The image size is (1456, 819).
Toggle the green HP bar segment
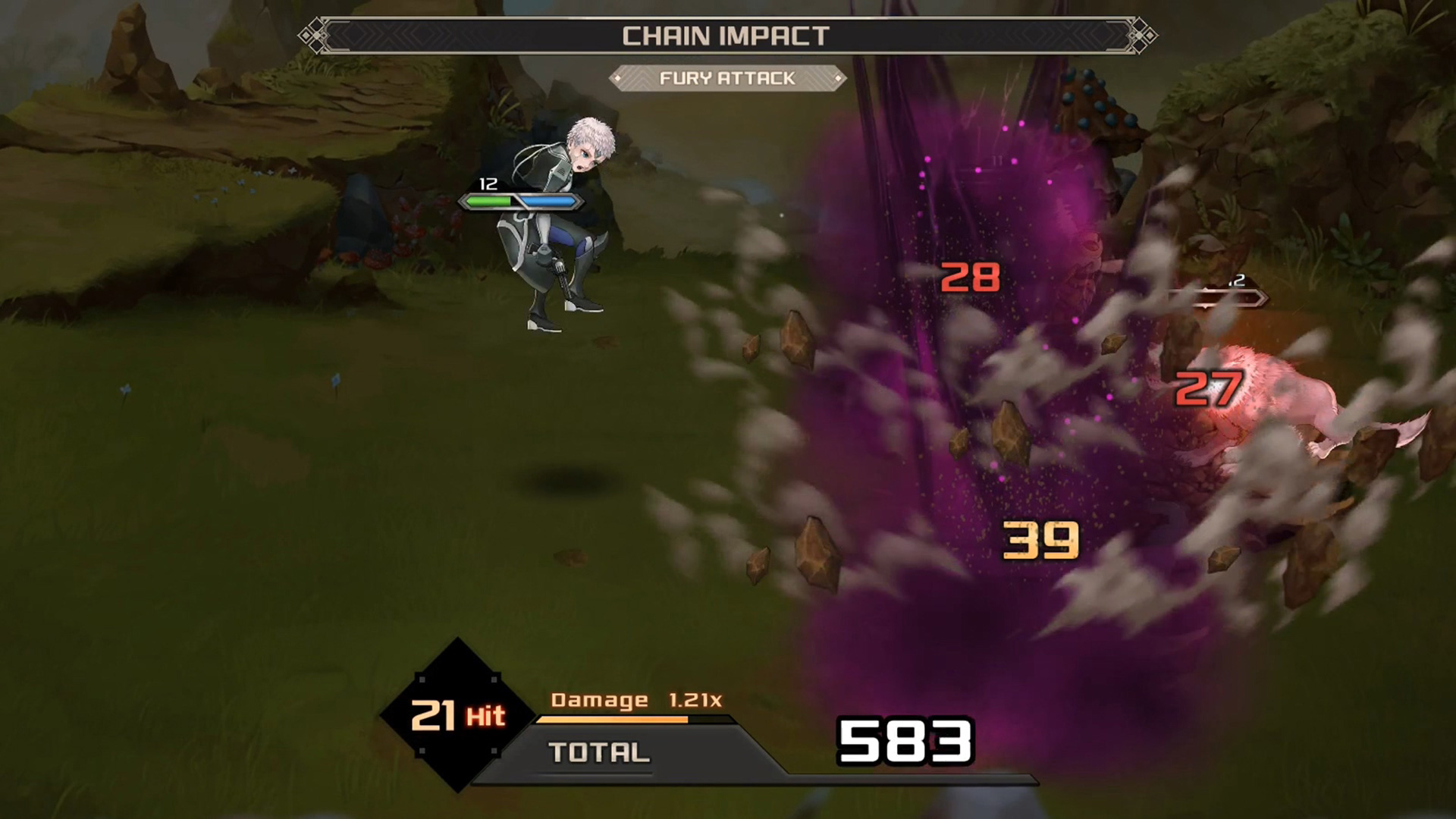point(488,201)
